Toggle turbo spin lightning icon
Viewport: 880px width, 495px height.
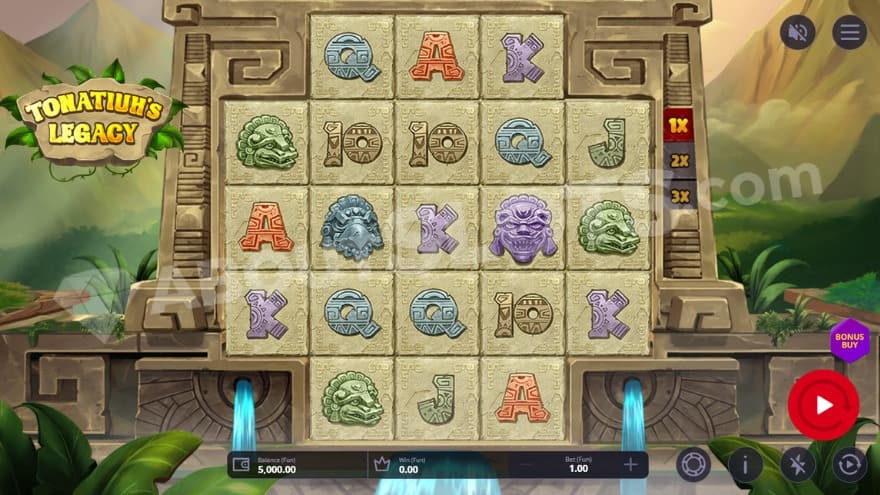tap(797, 465)
